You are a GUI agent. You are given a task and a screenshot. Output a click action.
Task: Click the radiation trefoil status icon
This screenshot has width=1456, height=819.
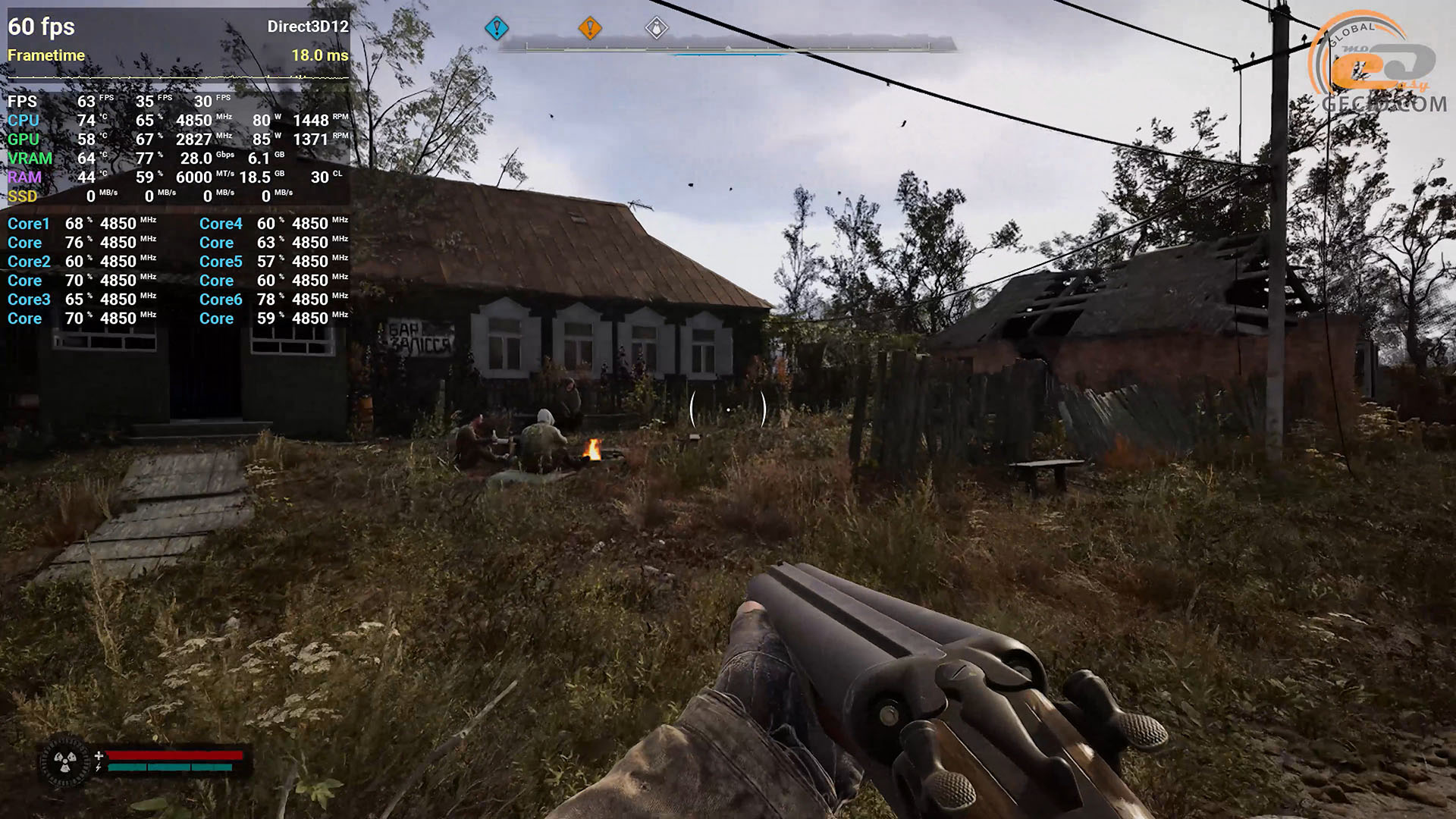pos(65,761)
